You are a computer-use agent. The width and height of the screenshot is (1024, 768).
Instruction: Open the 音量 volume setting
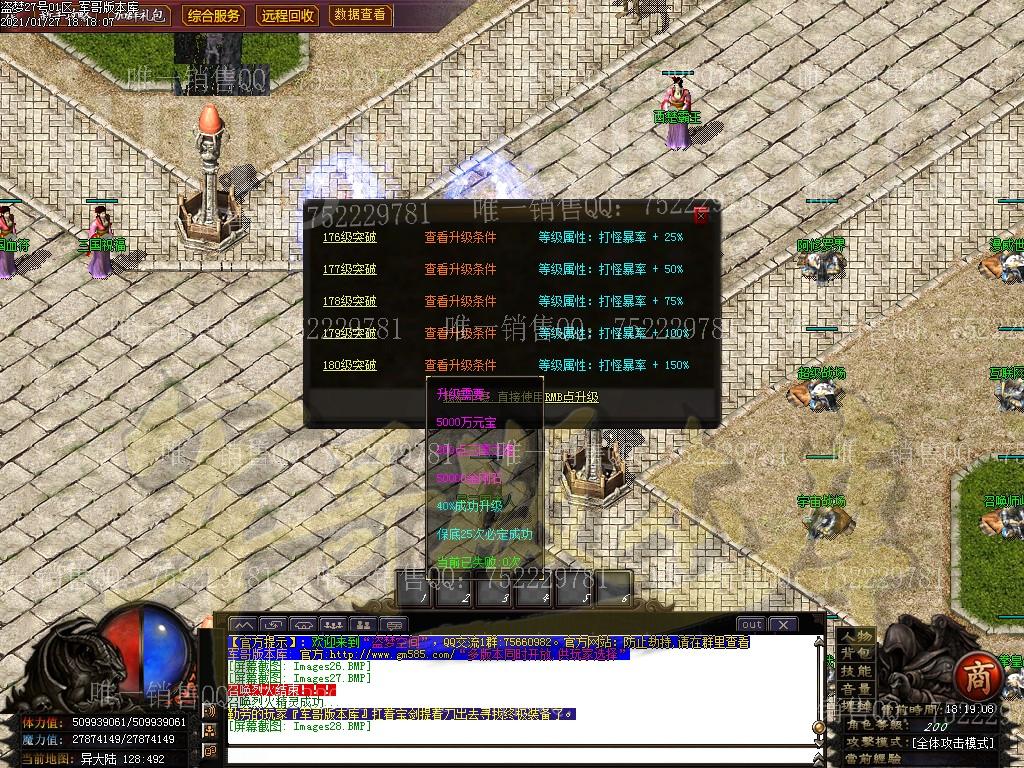point(856,689)
